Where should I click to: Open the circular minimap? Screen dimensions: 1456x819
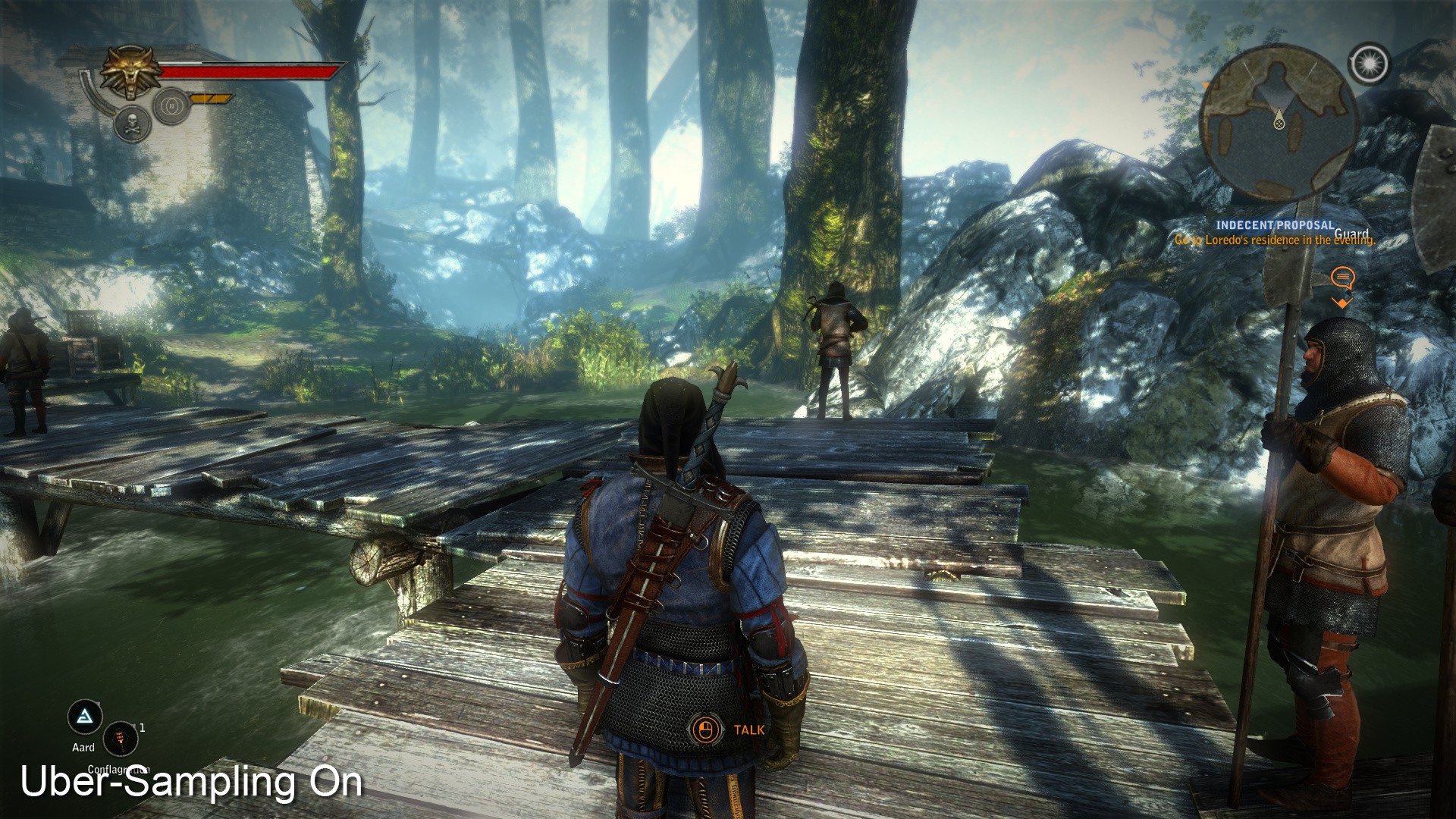[x=1279, y=123]
